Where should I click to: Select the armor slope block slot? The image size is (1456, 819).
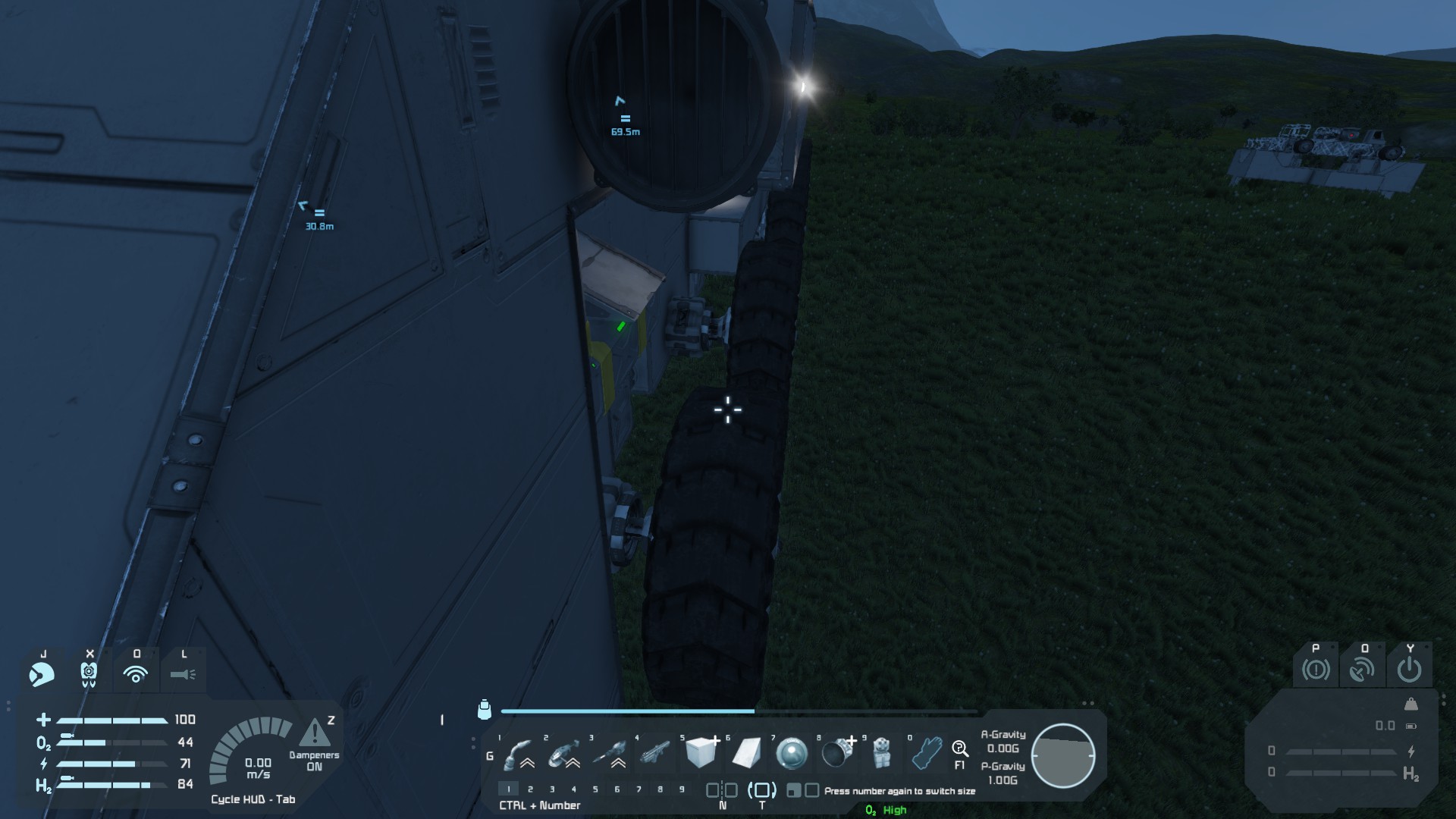click(x=747, y=753)
